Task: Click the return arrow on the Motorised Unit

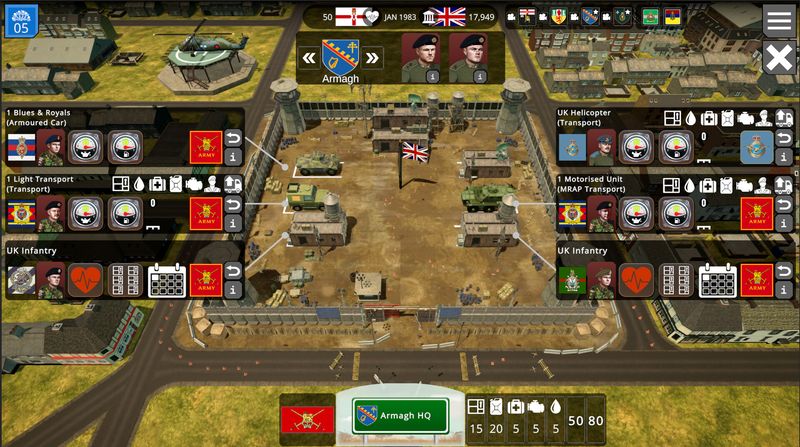Action: point(784,204)
